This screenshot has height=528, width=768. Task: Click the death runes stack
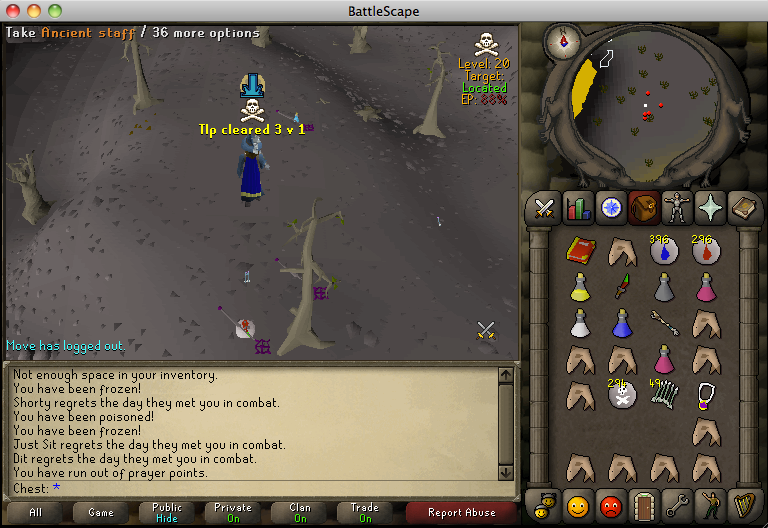tap(621, 395)
